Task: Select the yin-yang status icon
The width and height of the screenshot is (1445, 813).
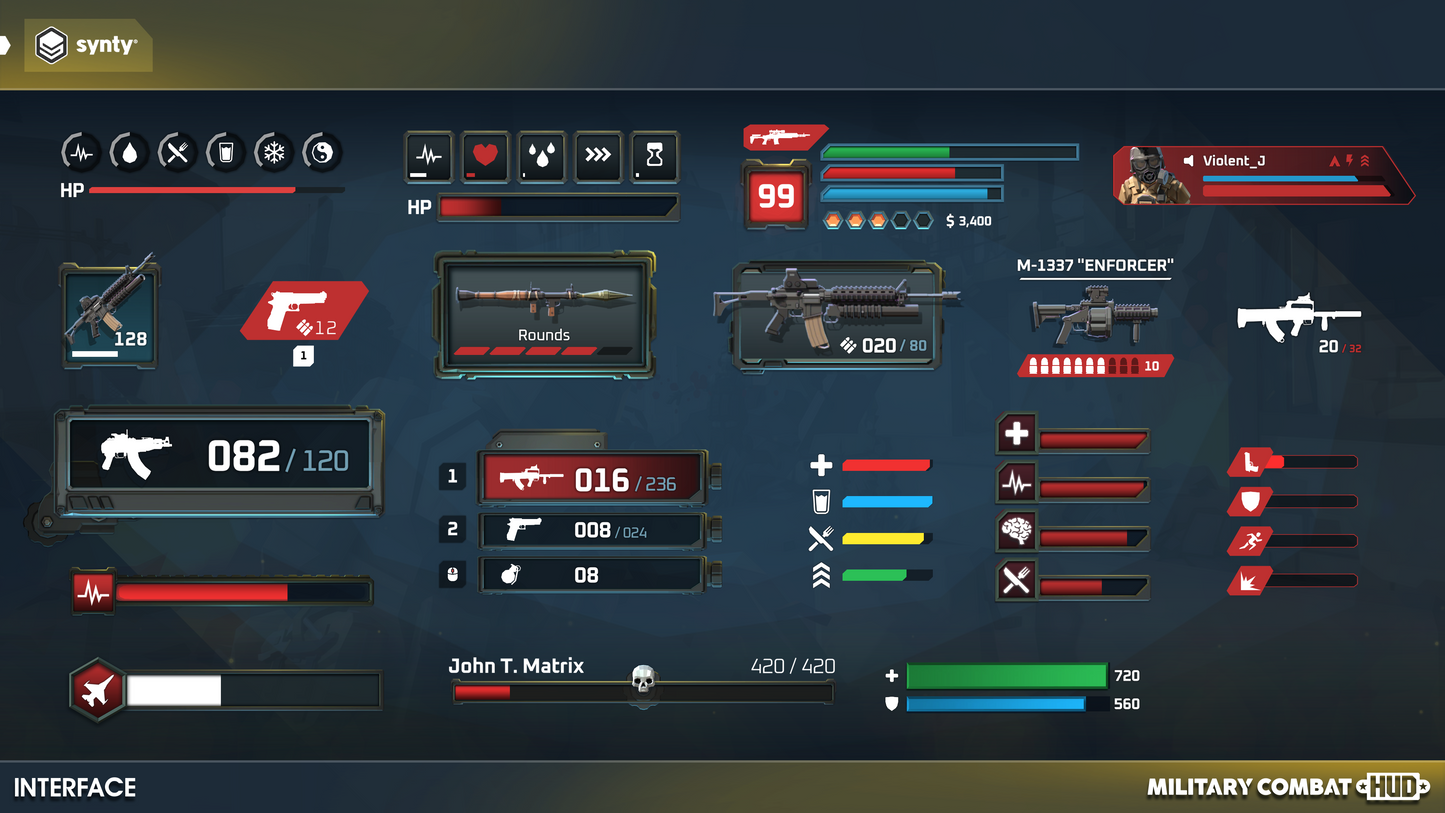Action: pyautogui.click(x=322, y=153)
